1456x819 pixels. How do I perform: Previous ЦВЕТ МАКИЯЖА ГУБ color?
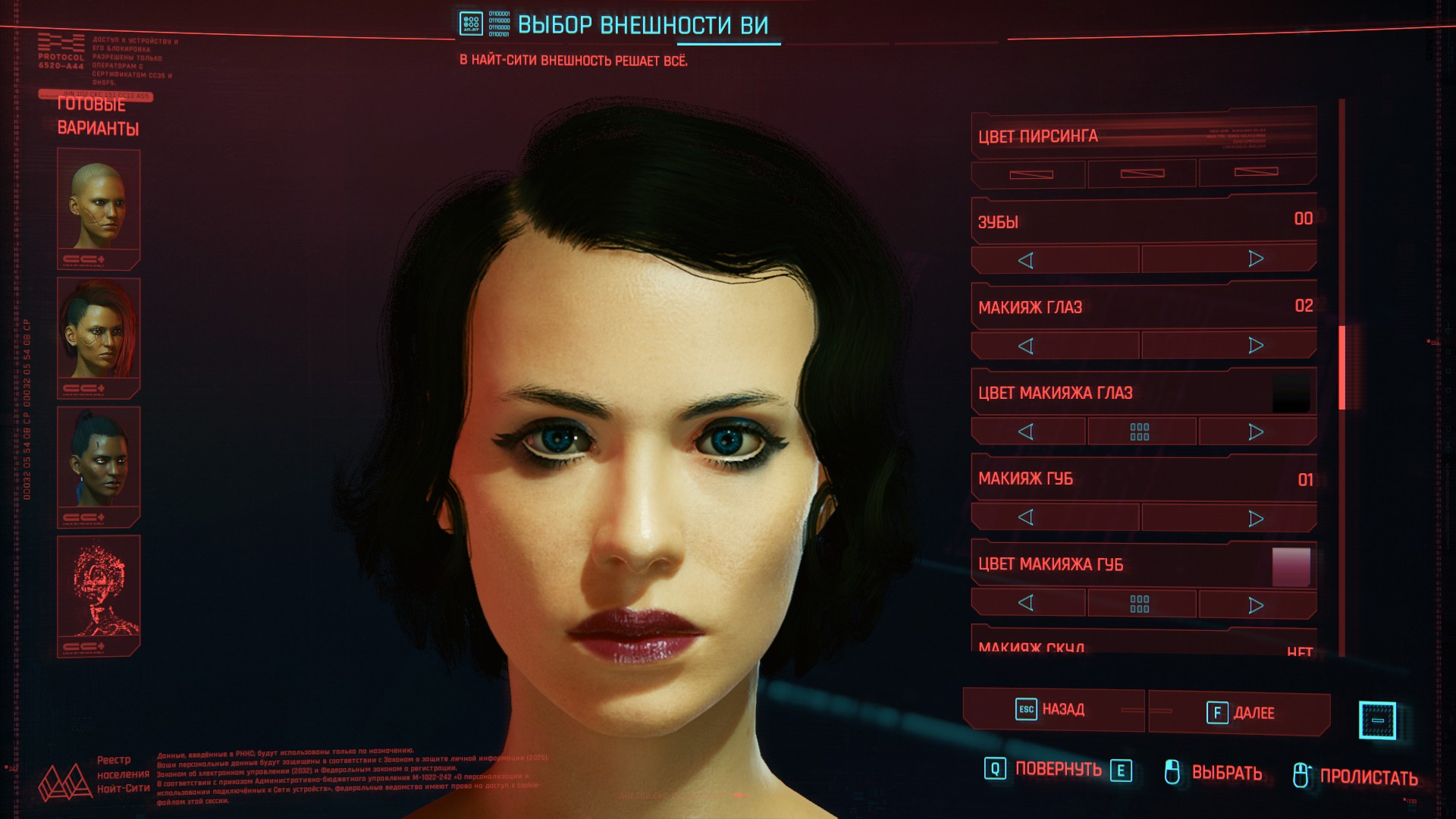click(1026, 604)
